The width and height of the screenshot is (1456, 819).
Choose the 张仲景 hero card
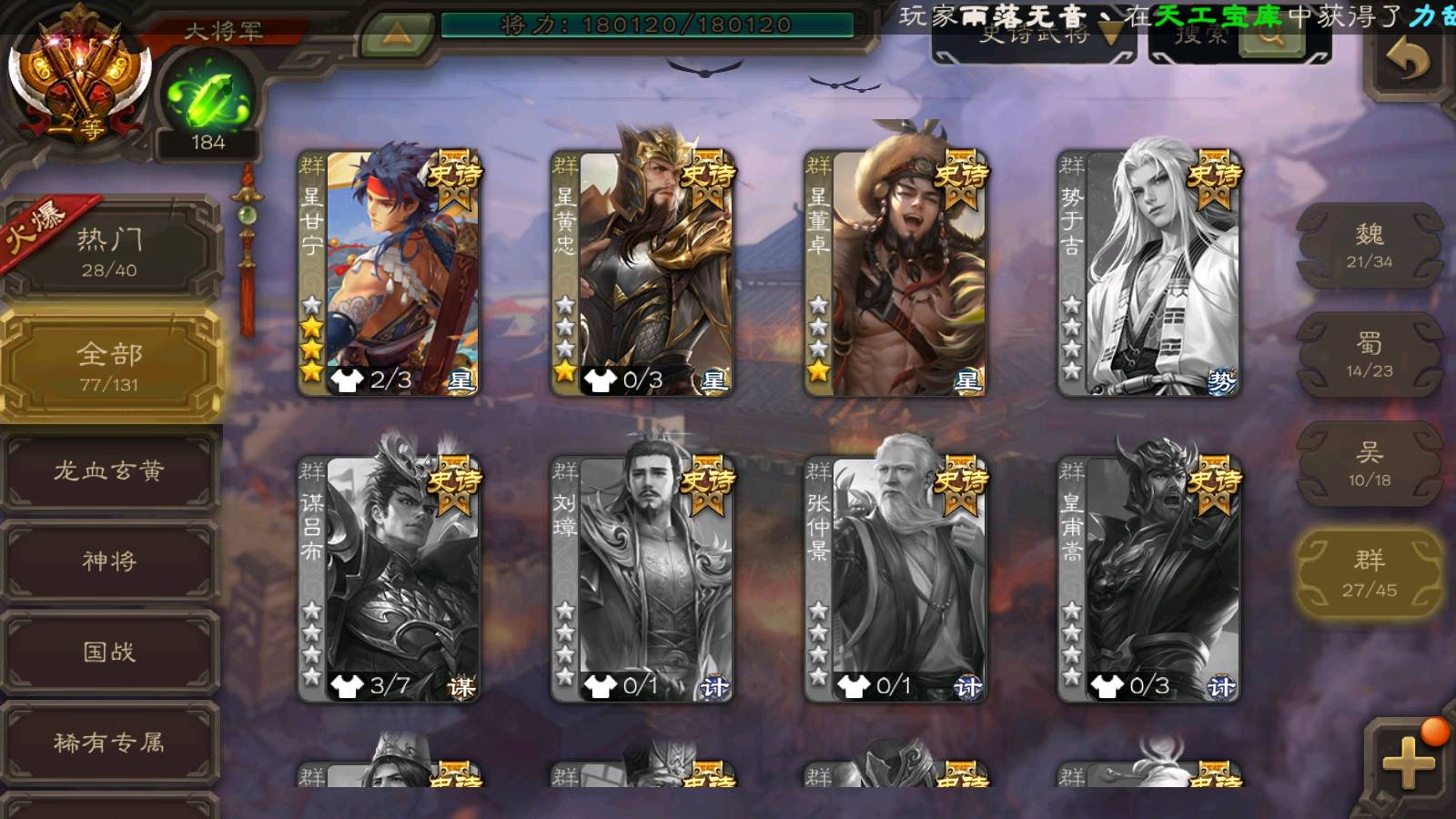pyautogui.click(x=897, y=579)
